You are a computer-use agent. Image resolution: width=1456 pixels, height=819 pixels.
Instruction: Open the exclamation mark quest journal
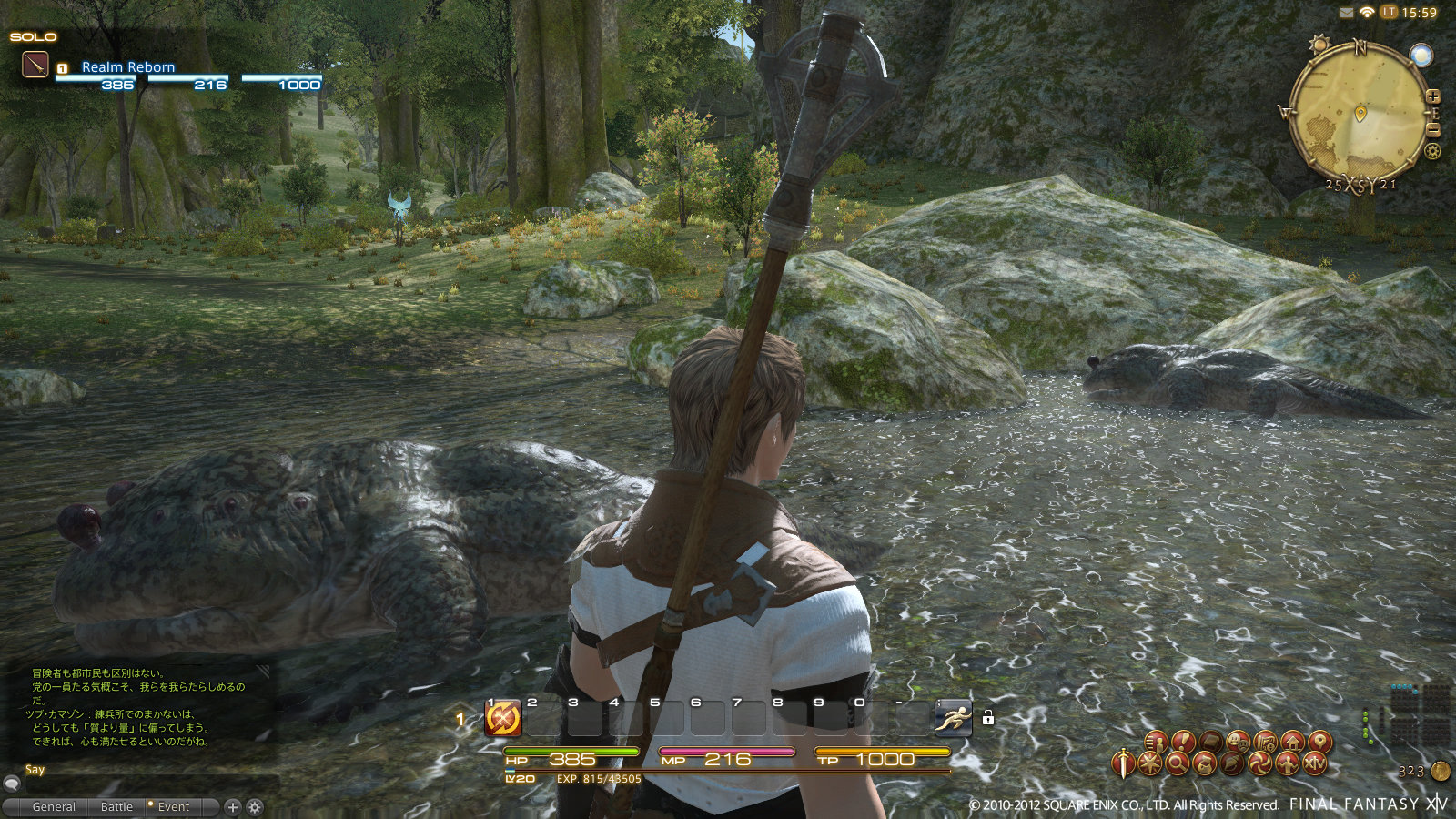click(1183, 742)
